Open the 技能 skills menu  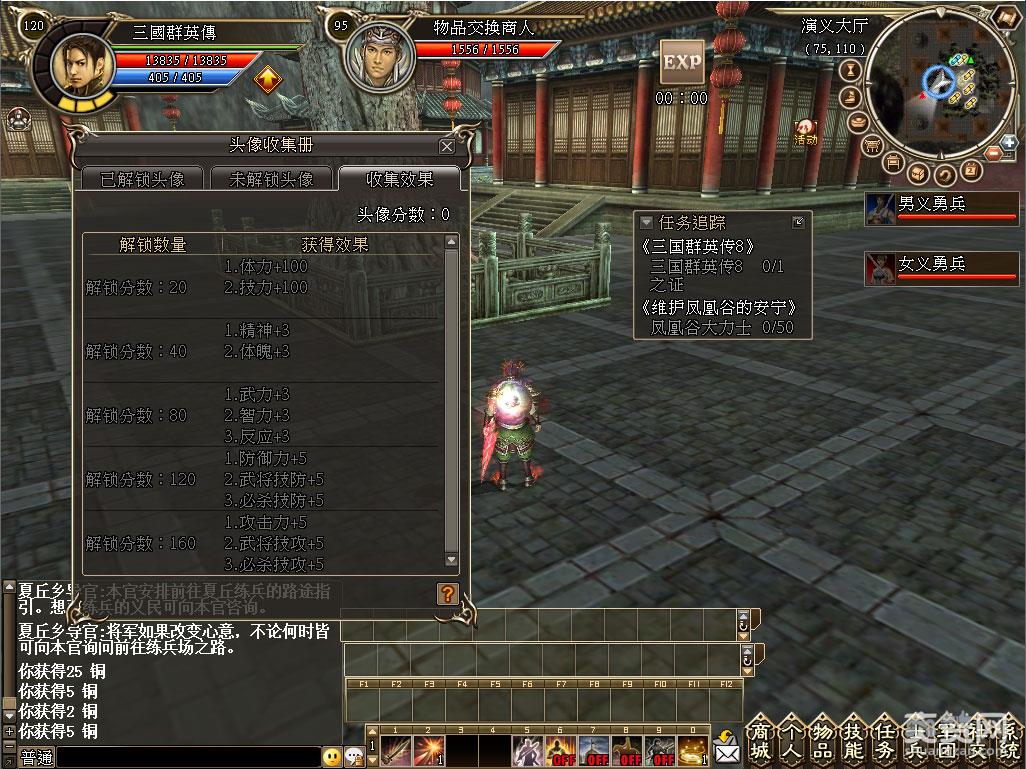[x=853, y=739]
